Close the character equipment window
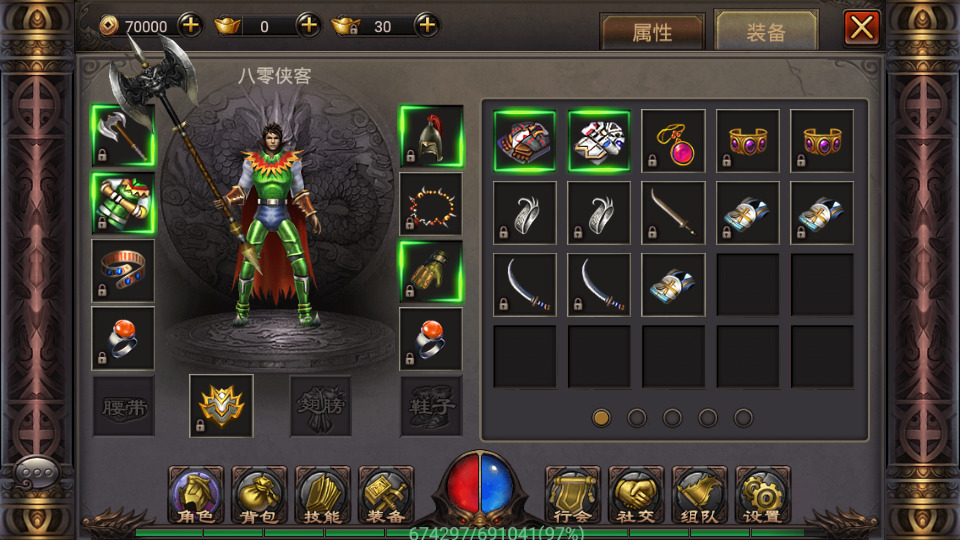Viewport: 960px width, 540px height. point(861,27)
